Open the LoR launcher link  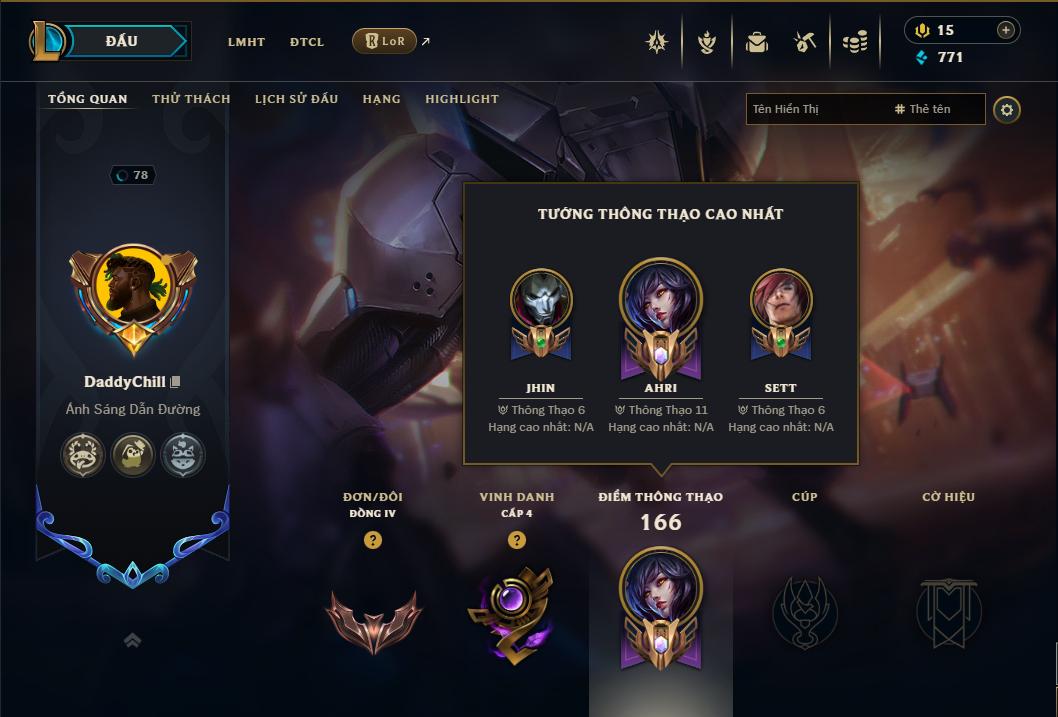(x=385, y=41)
